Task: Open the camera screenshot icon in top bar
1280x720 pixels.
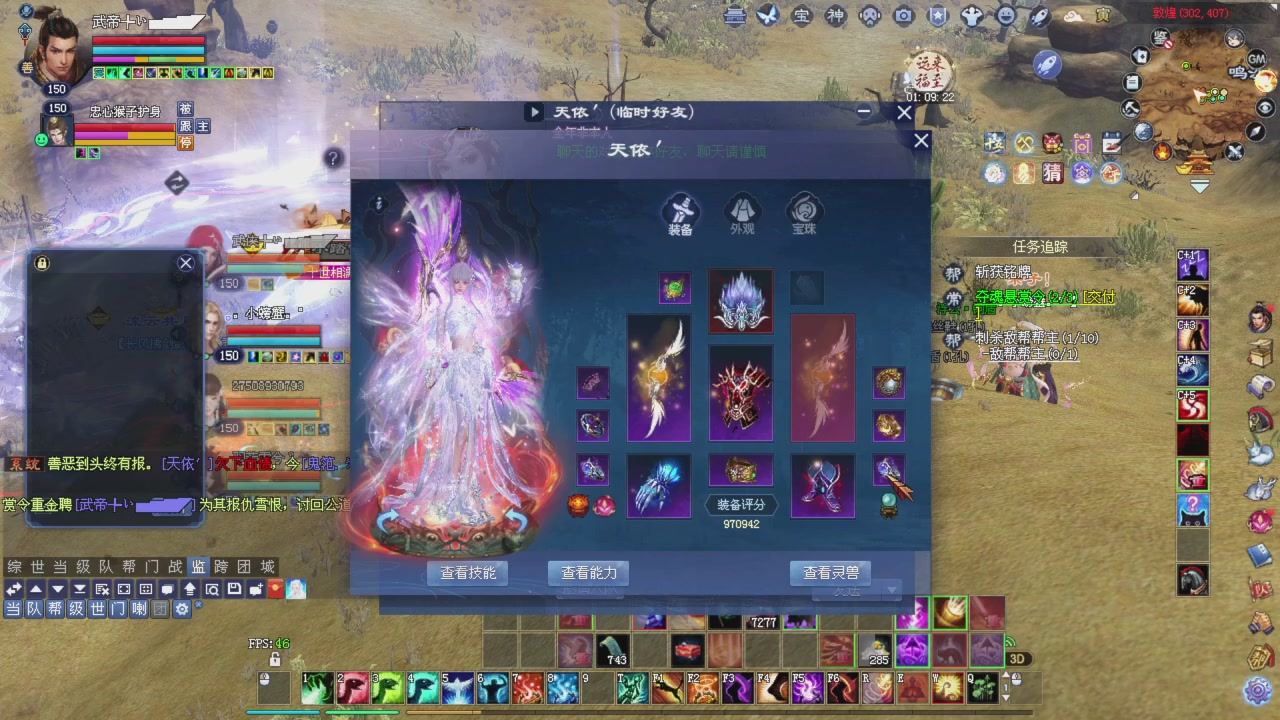Action: [903, 15]
